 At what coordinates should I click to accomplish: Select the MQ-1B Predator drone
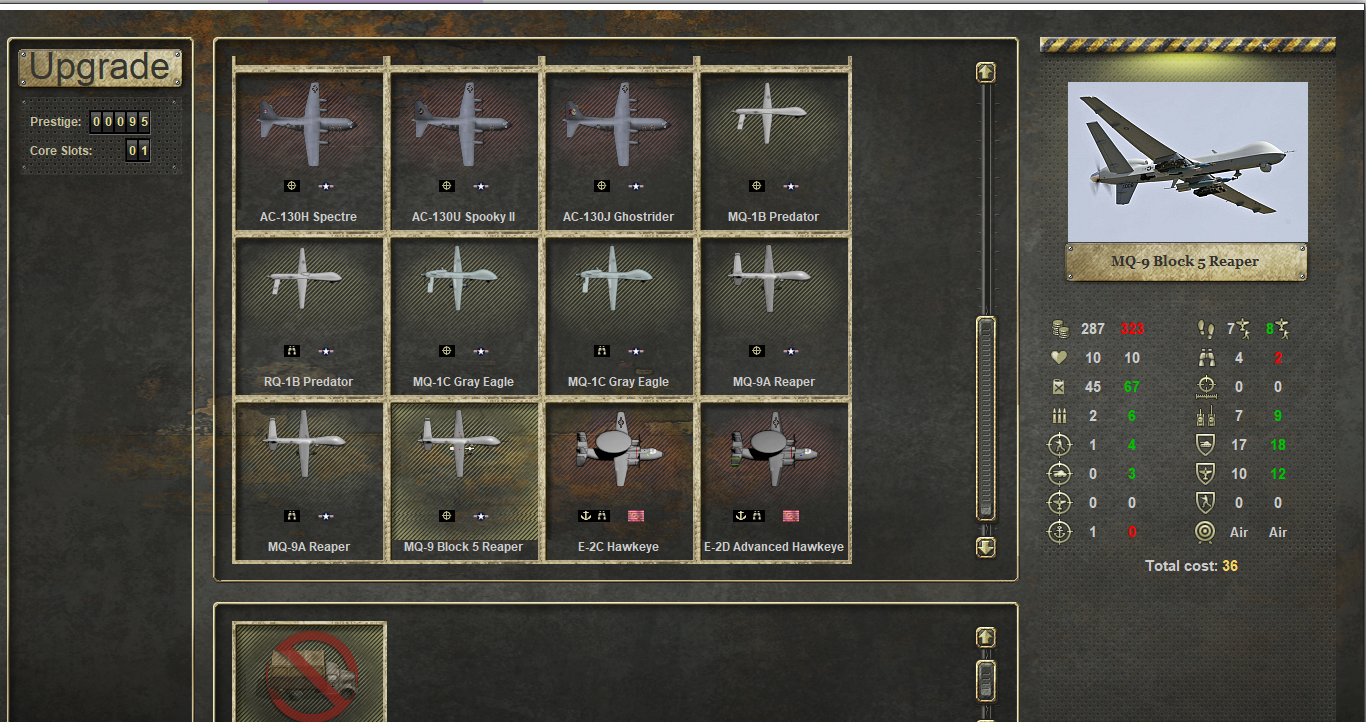tap(773, 150)
